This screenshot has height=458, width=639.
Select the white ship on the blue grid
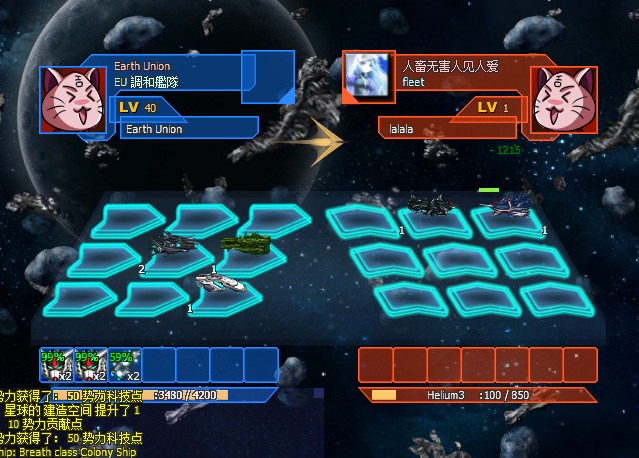(220, 284)
